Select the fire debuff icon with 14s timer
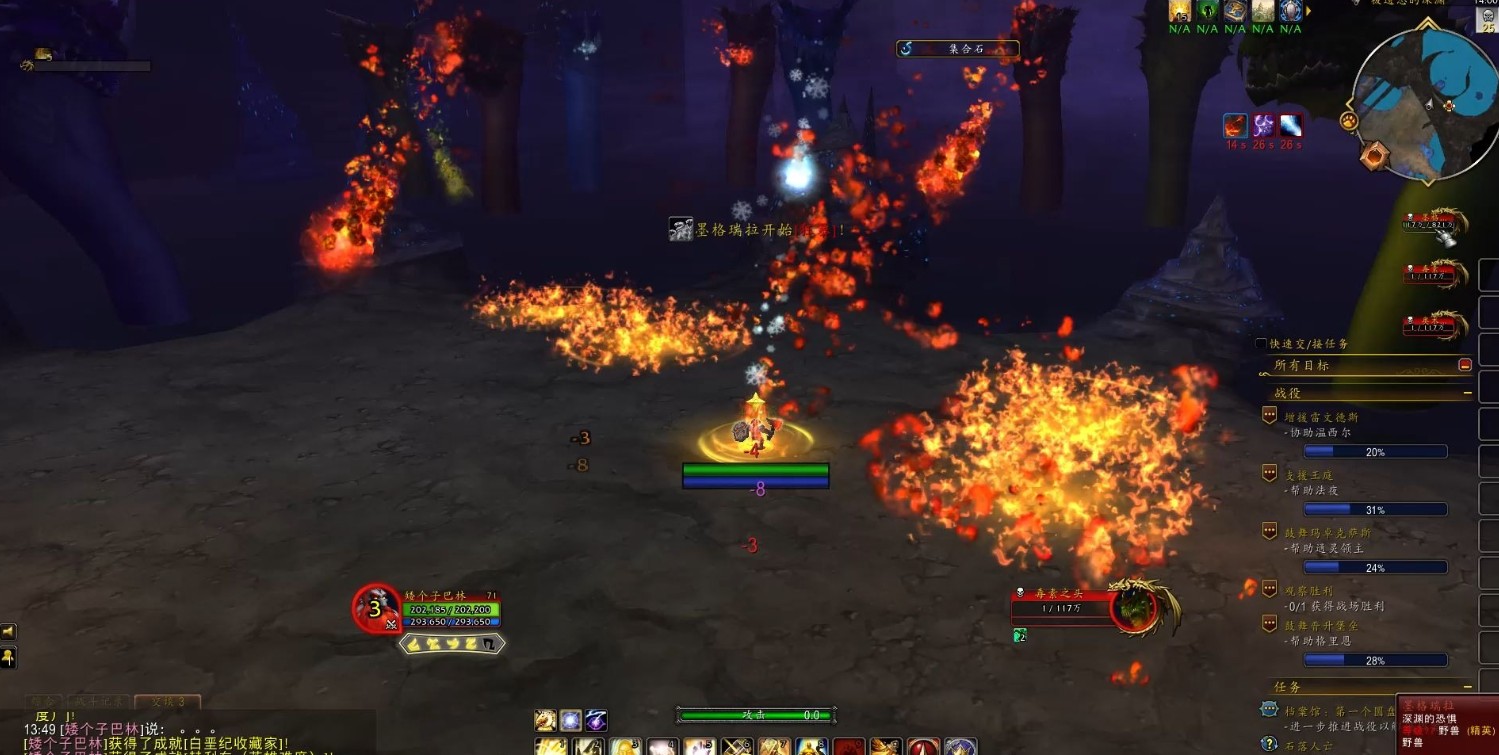 [x=1235, y=126]
